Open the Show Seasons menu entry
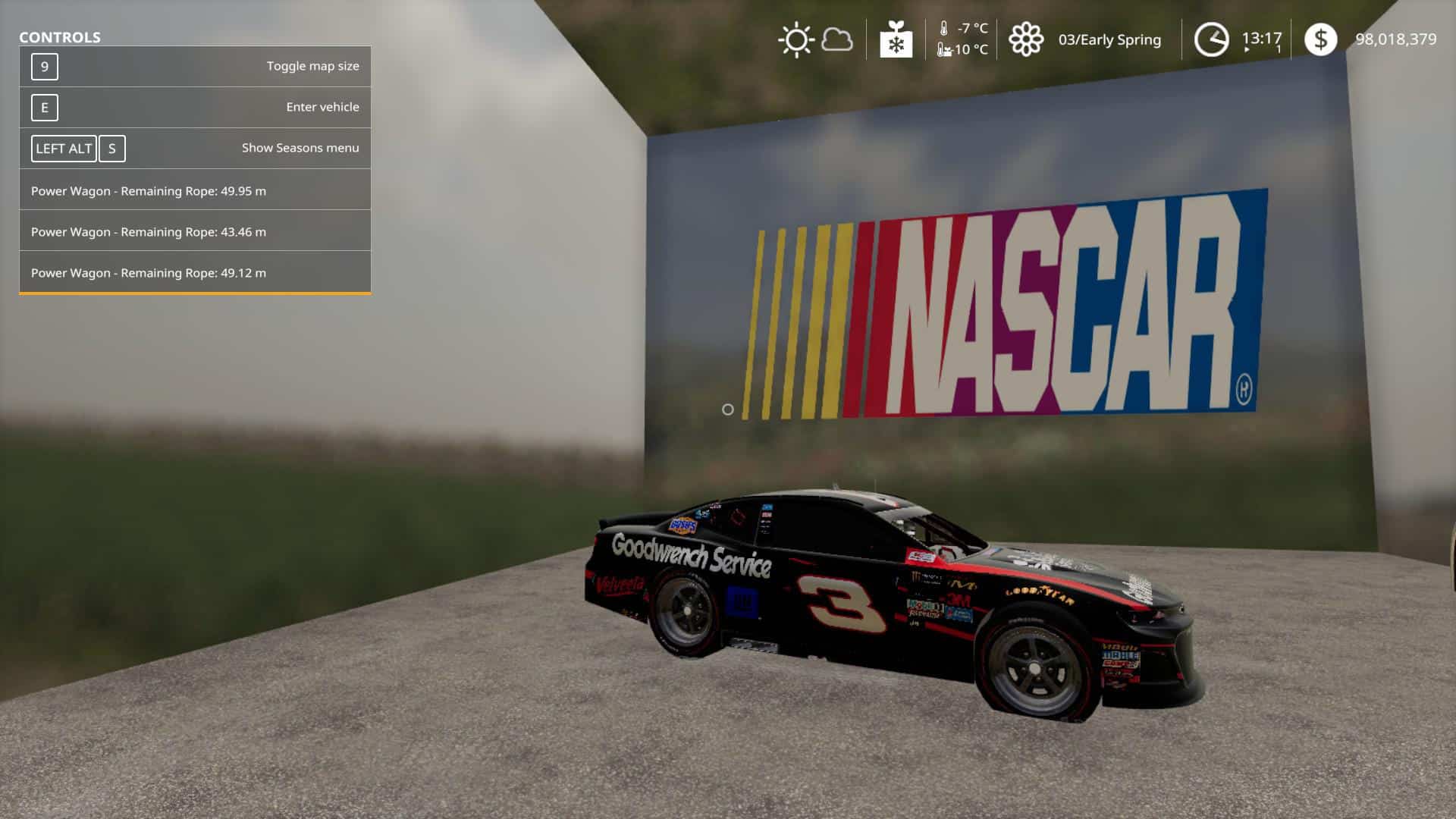The width and height of the screenshot is (1456, 819). pyautogui.click(x=300, y=148)
